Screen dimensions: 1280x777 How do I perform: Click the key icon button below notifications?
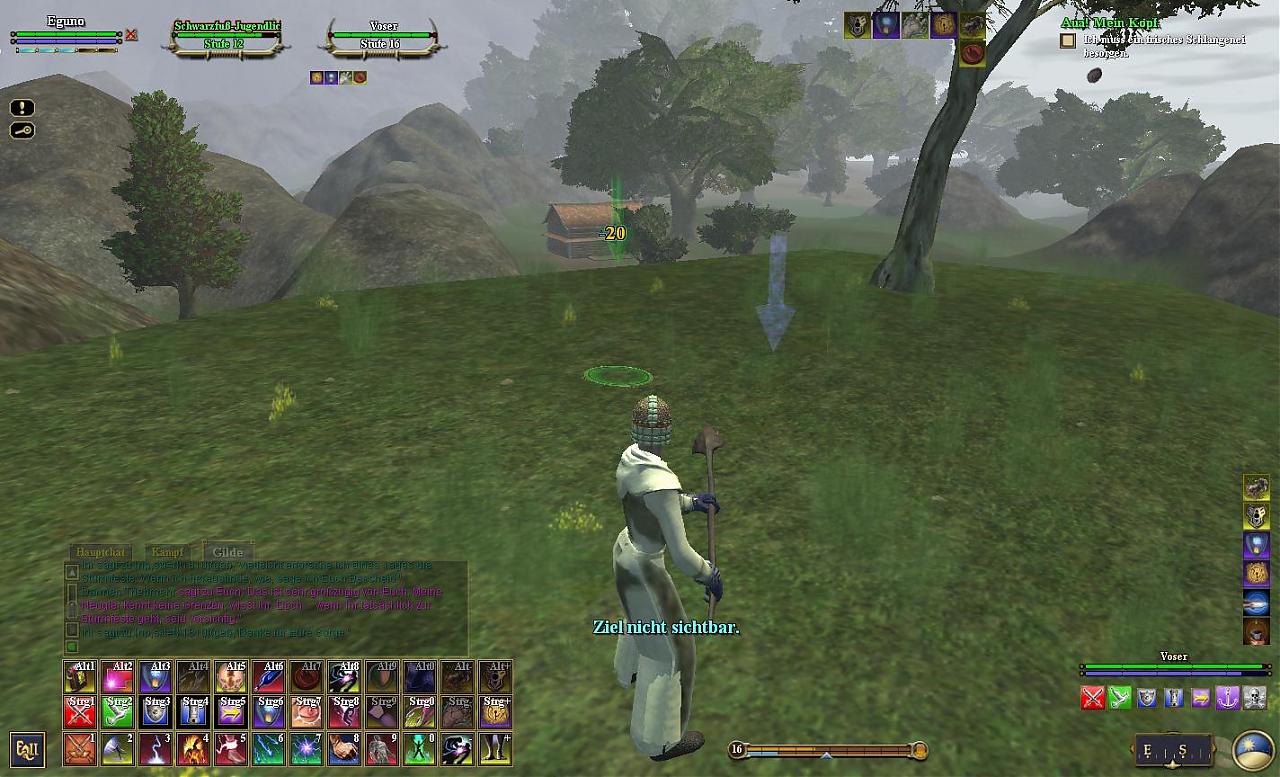click(22, 130)
